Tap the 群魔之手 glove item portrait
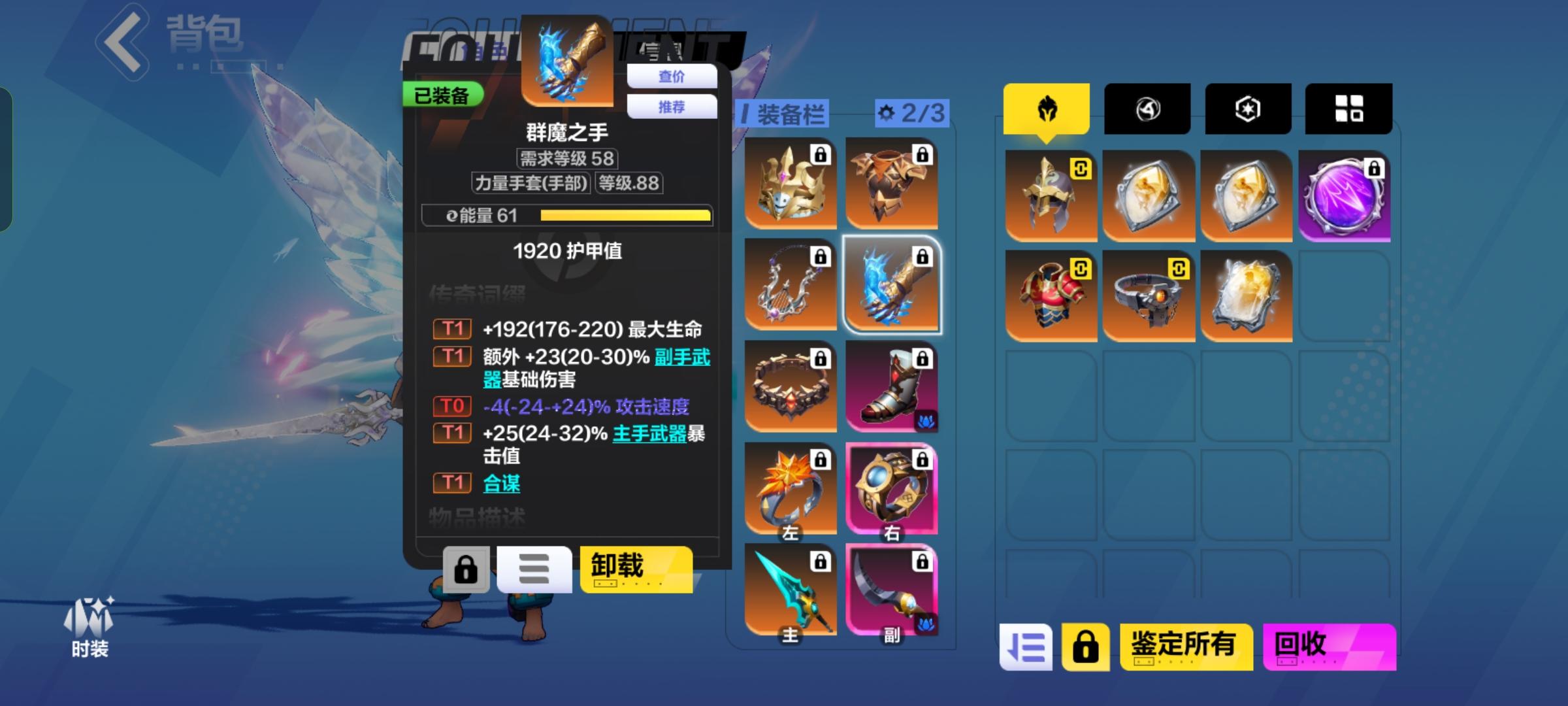Image resolution: width=1568 pixels, height=706 pixels. click(567, 62)
